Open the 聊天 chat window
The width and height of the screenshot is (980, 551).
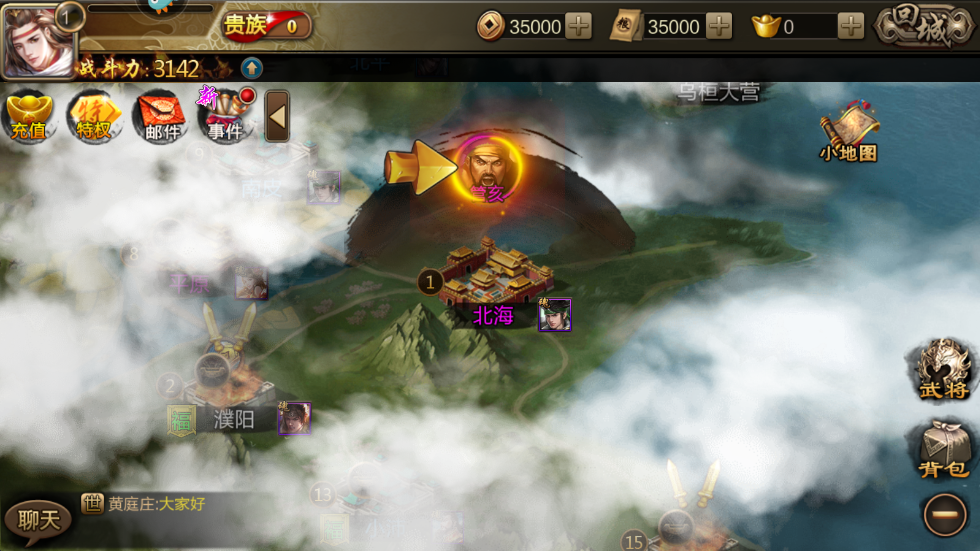click(38, 518)
